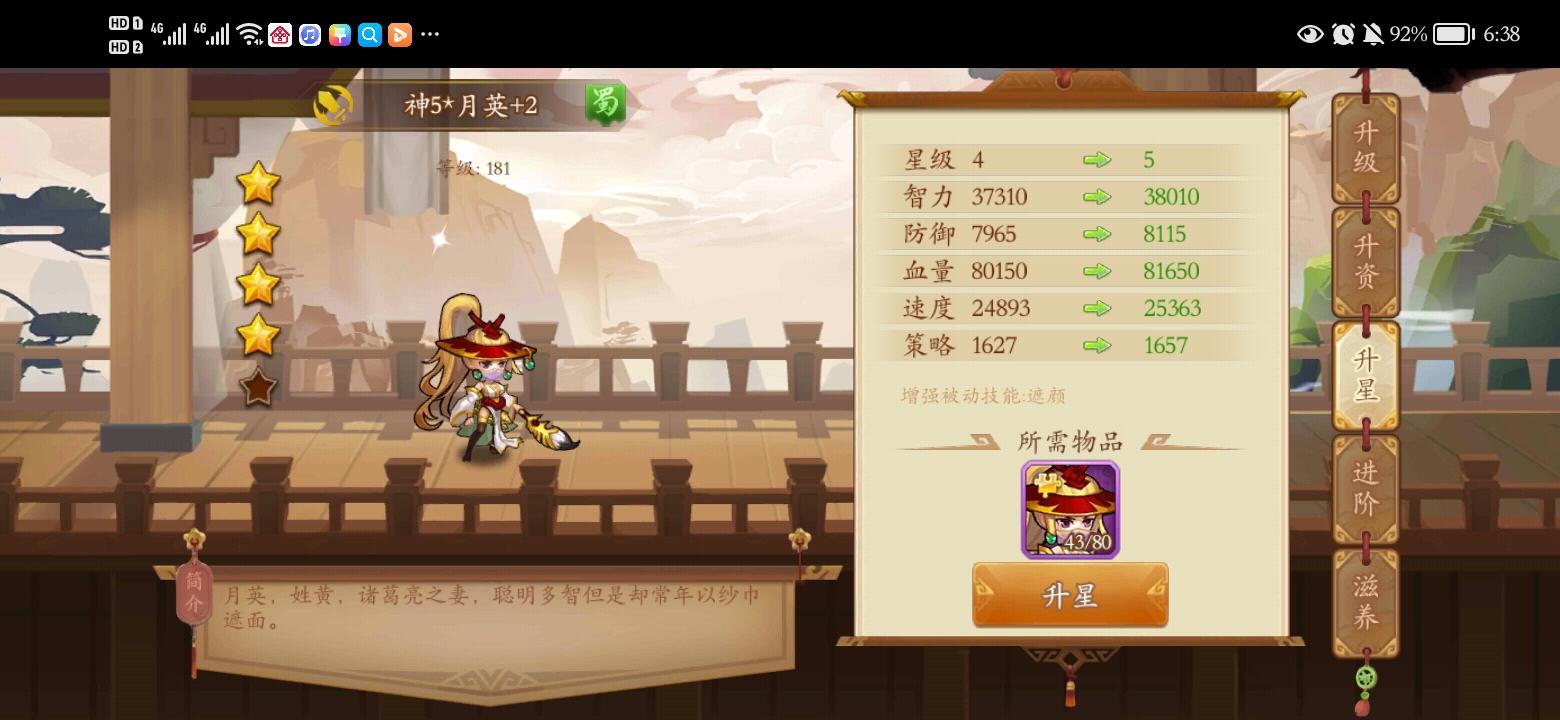
Task: Open the search app icon in status bar
Action: click(x=368, y=34)
